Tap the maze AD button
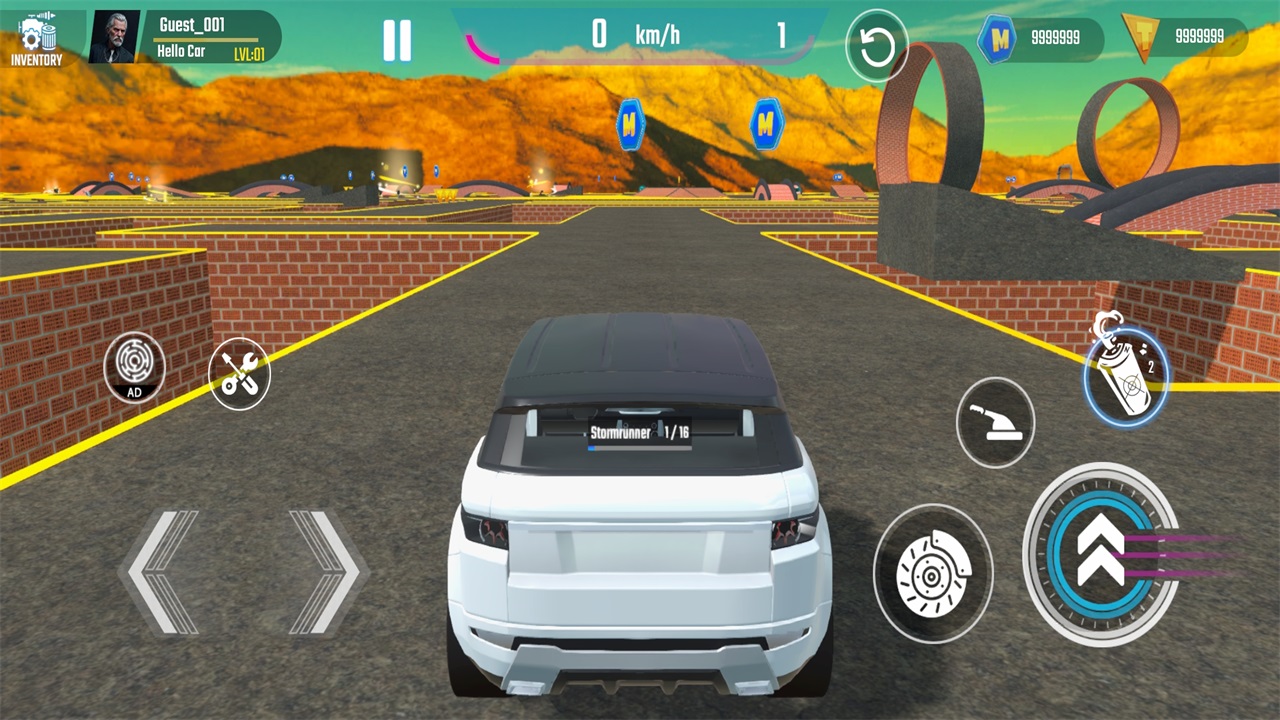 click(134, 367)
